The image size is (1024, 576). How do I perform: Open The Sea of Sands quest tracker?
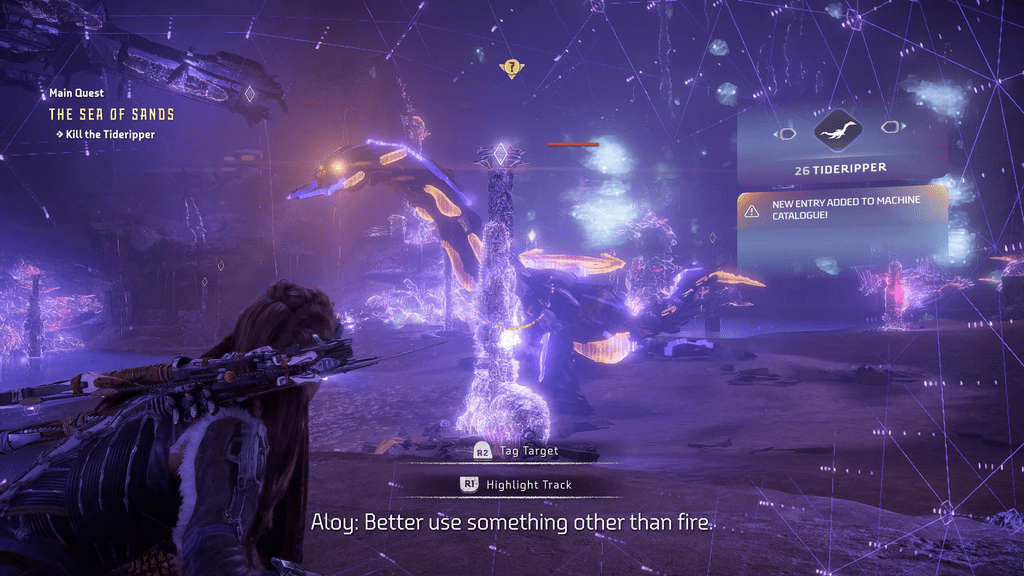pos(111,114)
